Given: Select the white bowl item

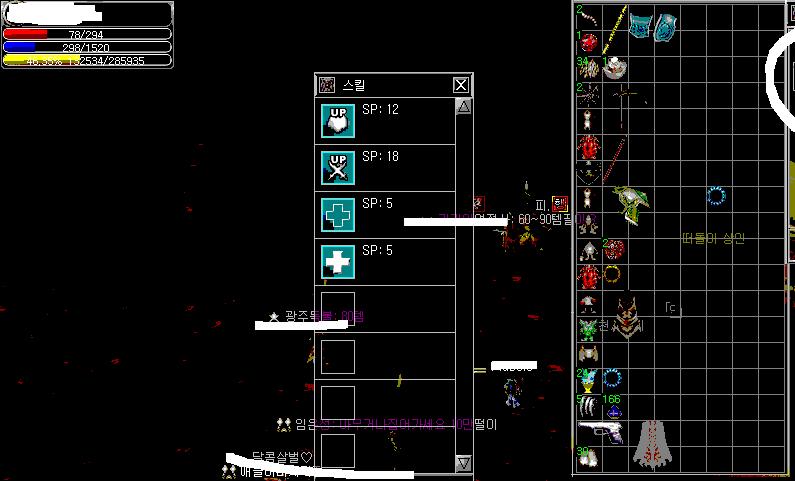Looking at the screenshot, I should (x=615, y=69).
